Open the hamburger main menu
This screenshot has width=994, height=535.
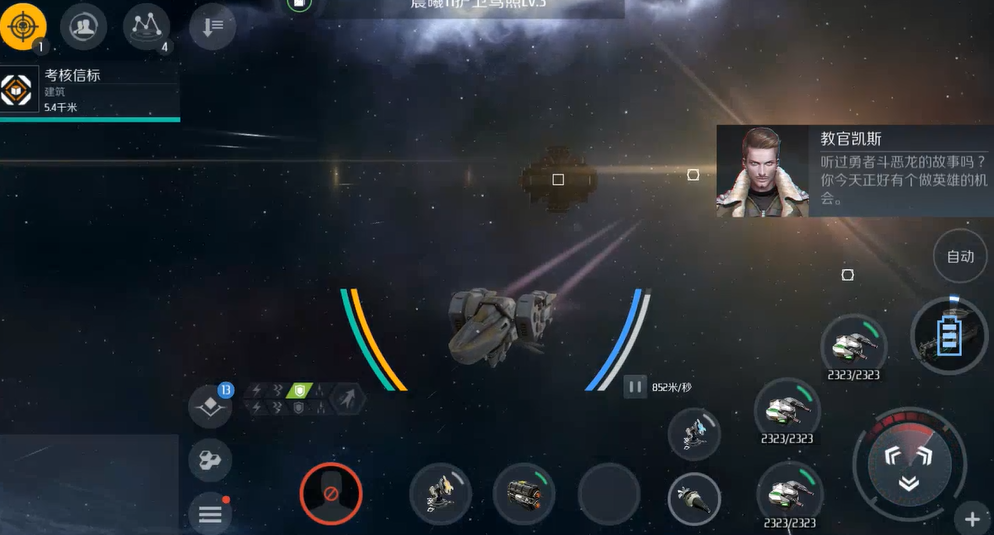(x=210, y=514)
